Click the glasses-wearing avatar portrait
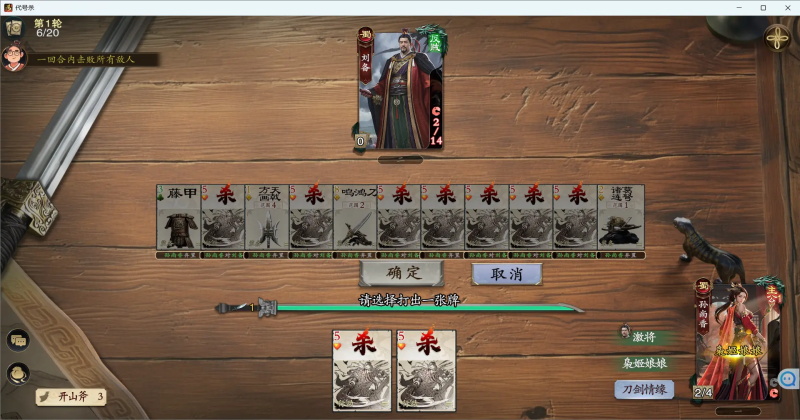Viewport: 800px width, 420px height. pyautogui.click(x=14, y=55)
